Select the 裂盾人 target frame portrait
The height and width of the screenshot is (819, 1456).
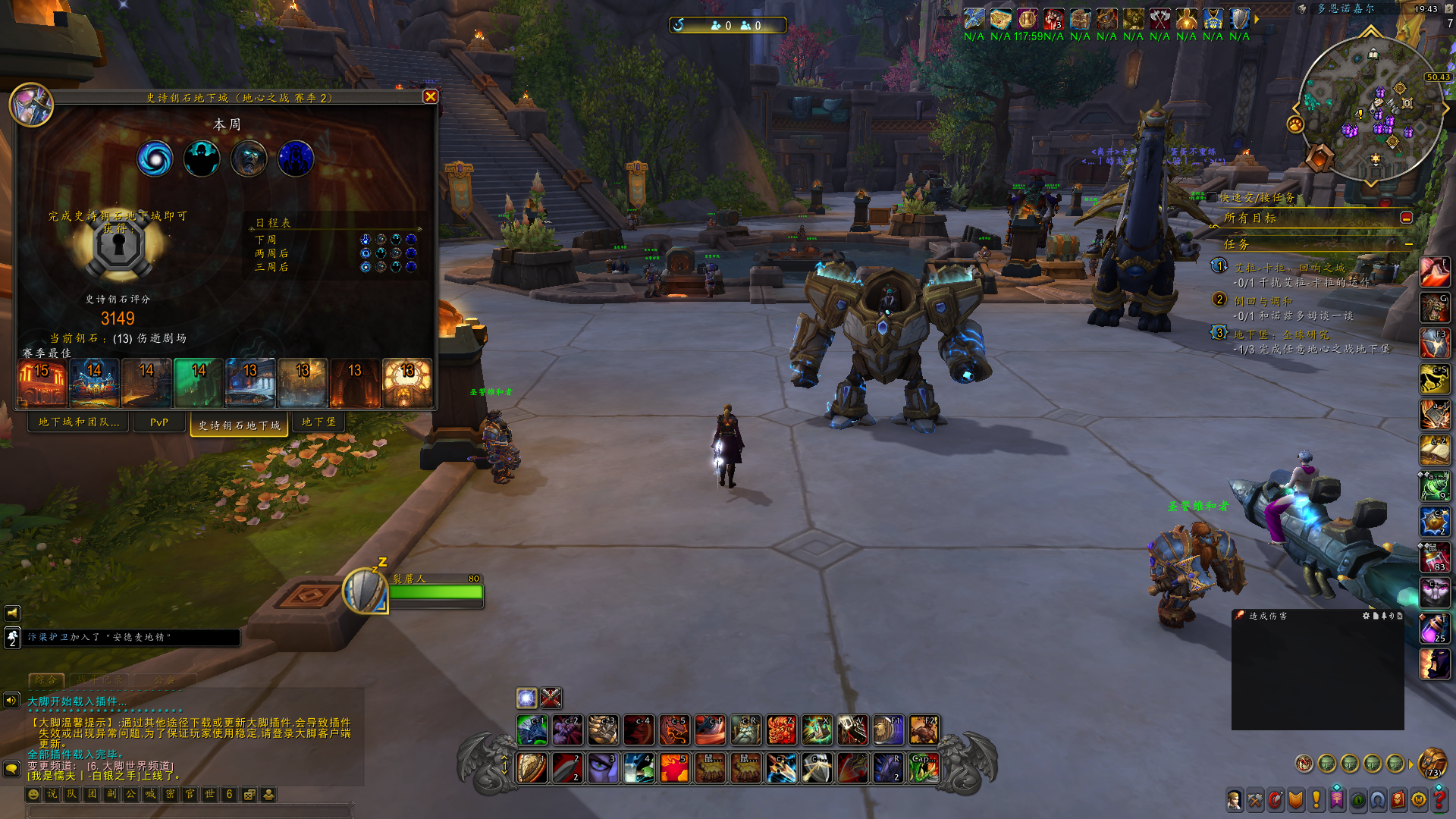pyautogui.click(x=365, y=591)
